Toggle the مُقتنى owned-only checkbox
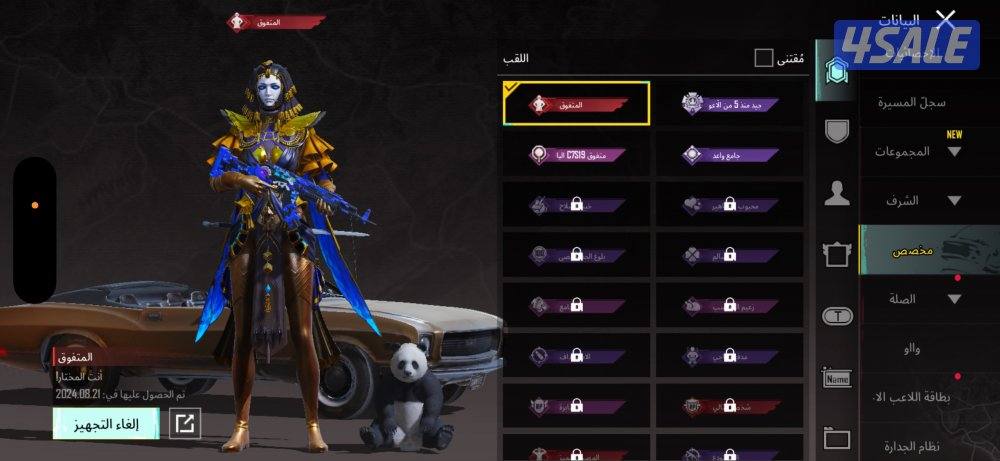Image resolution: width=1000 pixels, height=461 pixels. pos(764,58)
